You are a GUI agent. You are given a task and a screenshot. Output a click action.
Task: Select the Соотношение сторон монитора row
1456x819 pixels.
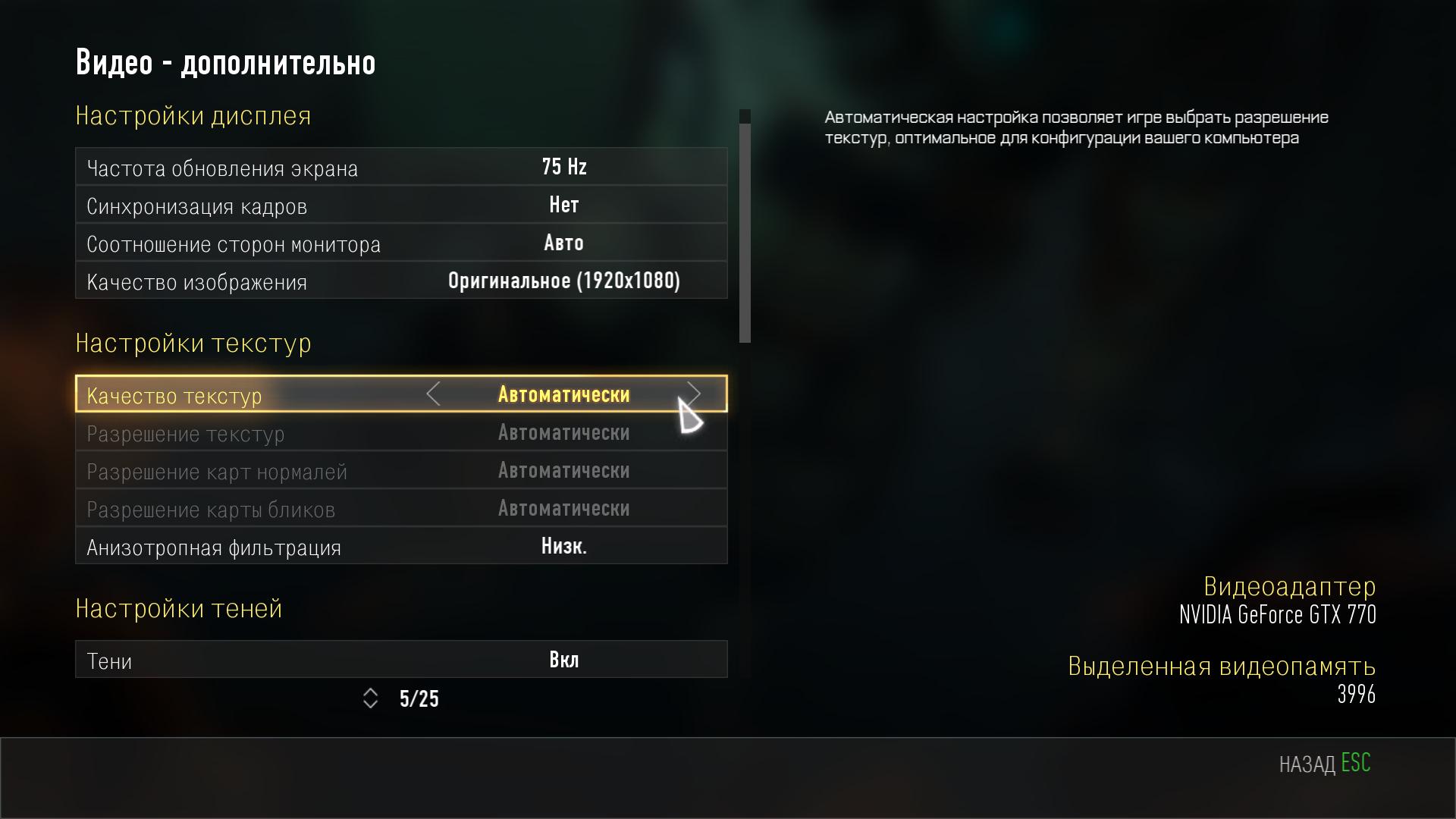(x=401, y=243)
